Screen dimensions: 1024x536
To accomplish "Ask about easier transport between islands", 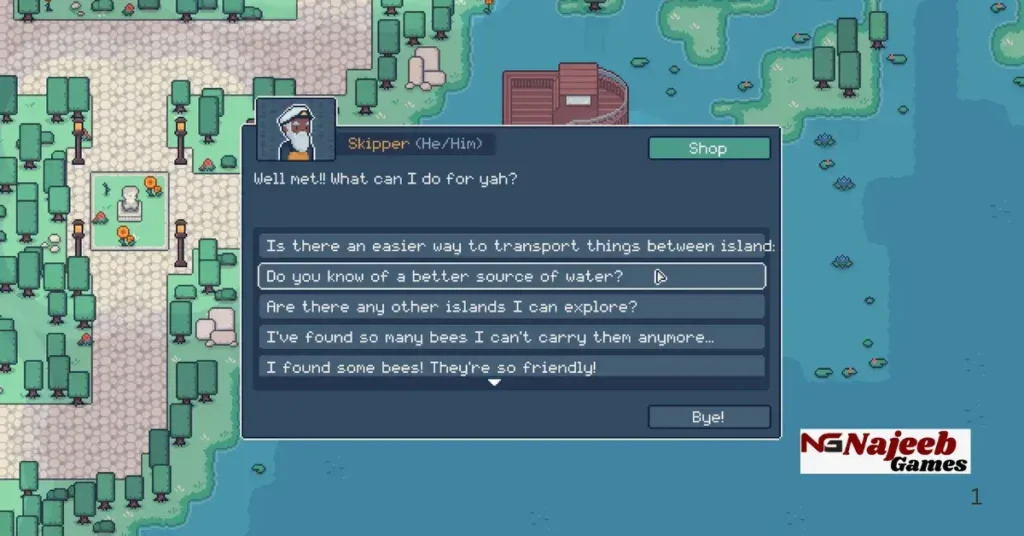I will point(512,246).
